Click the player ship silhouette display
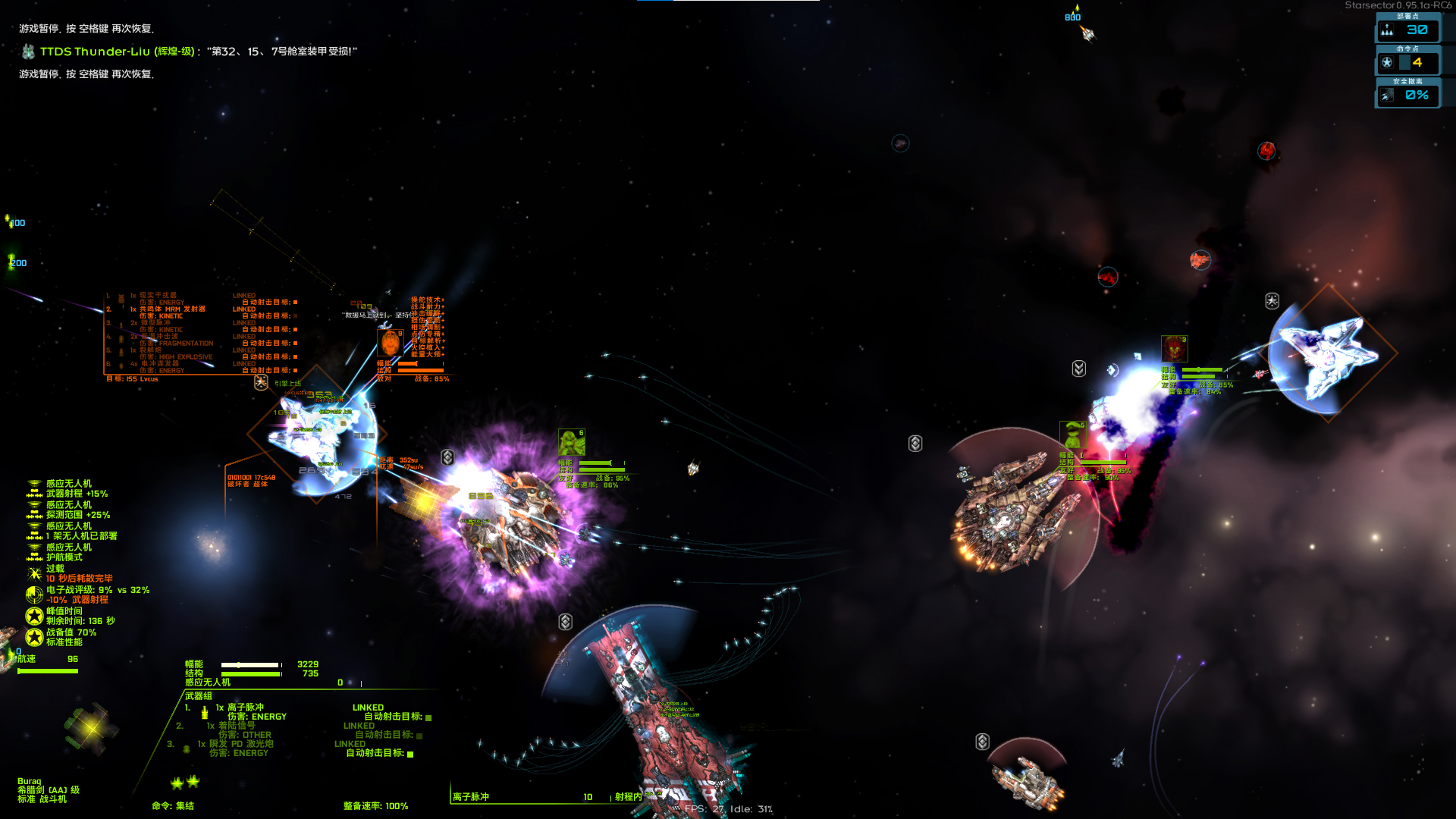This screenshot has width=1456, height=819. 90,728
